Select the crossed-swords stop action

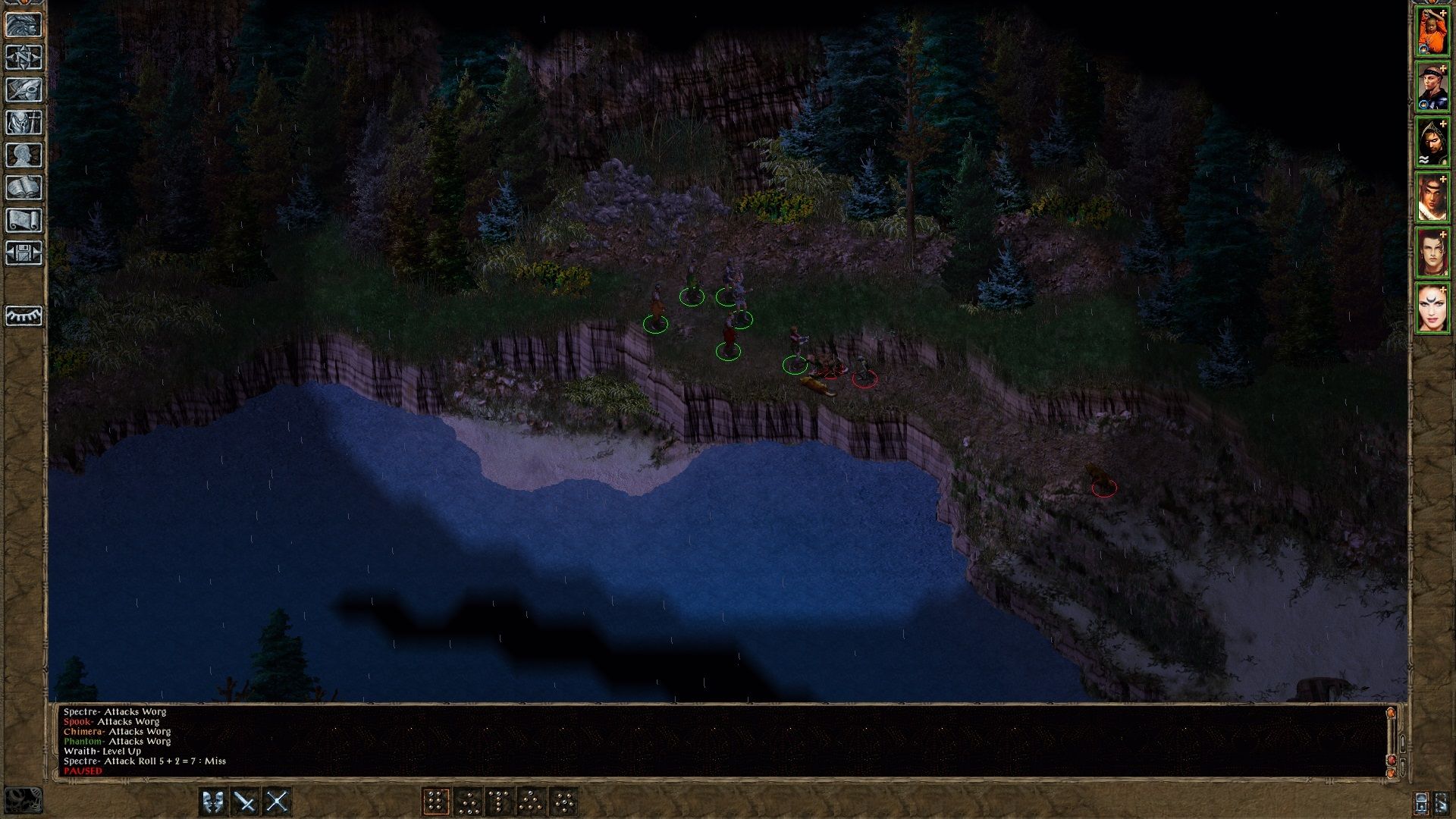(x=277, y=799)
